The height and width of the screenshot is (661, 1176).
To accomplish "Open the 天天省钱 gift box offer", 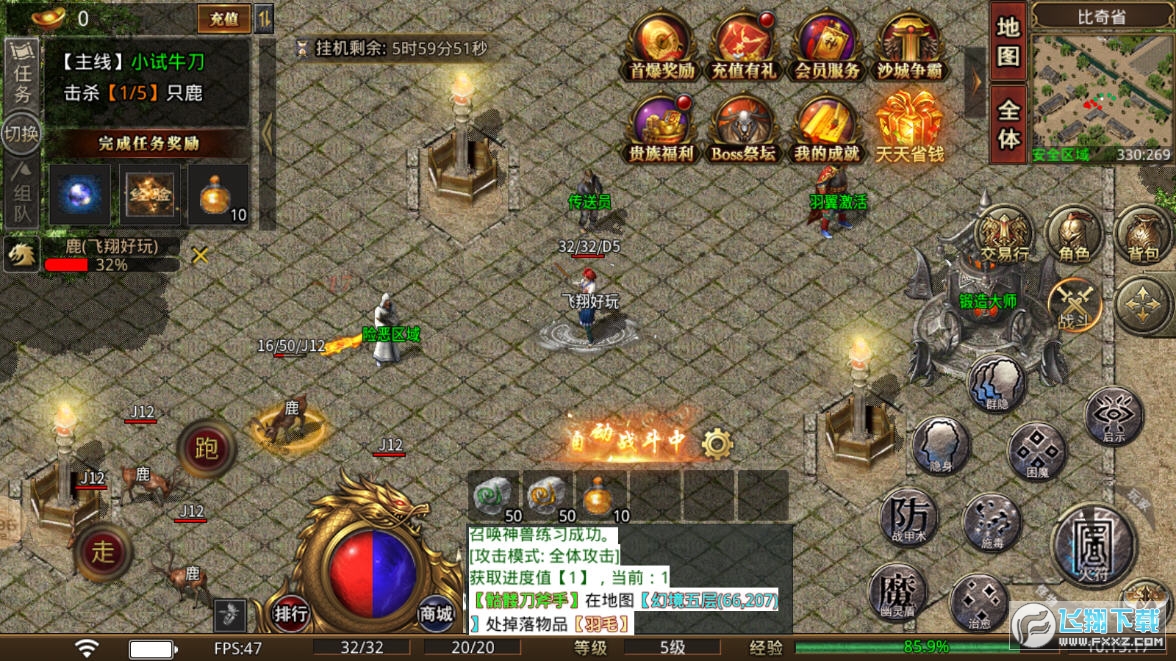I will [x=909, y=126].
